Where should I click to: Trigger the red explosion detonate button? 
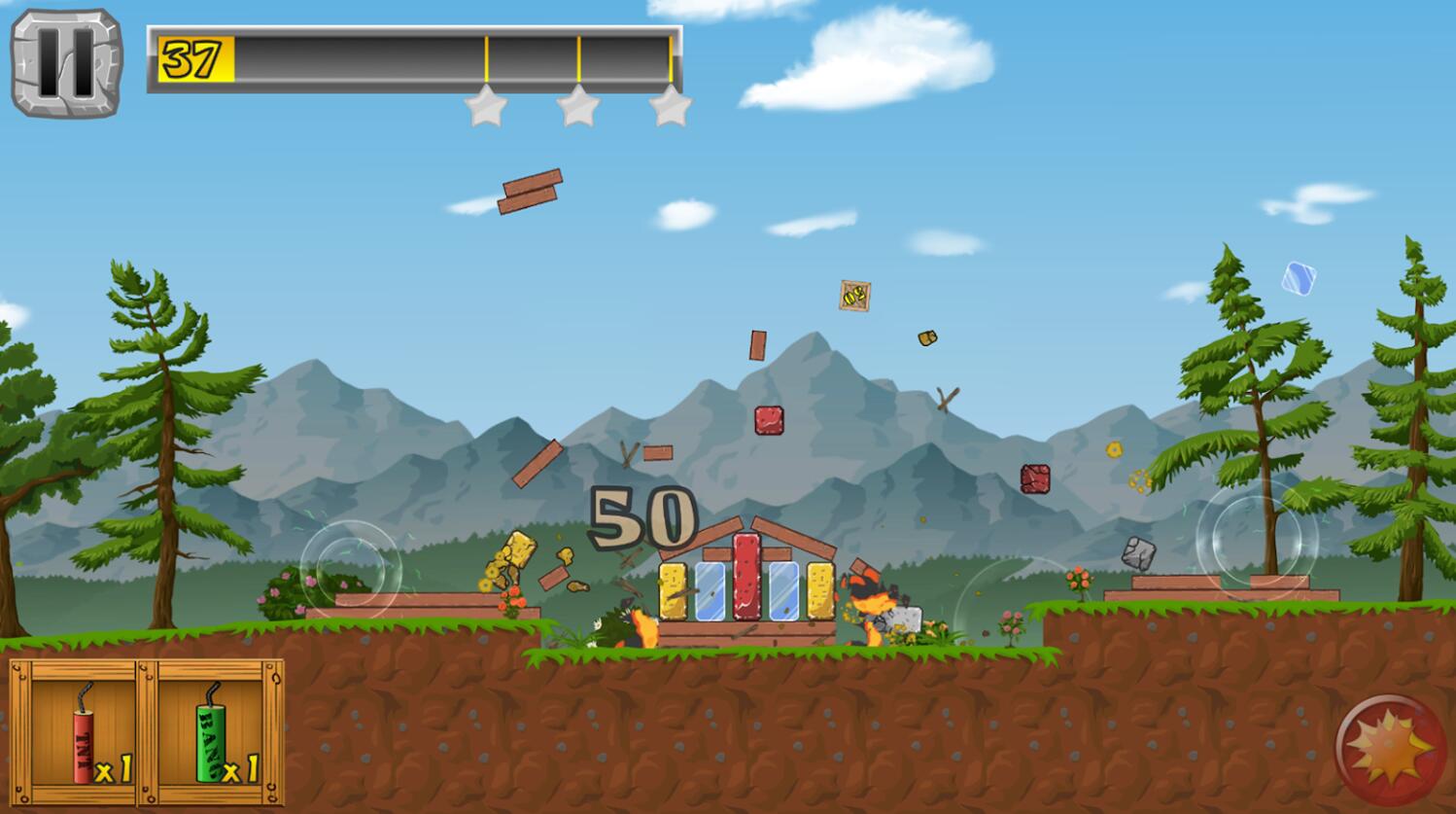[1390, 750]
